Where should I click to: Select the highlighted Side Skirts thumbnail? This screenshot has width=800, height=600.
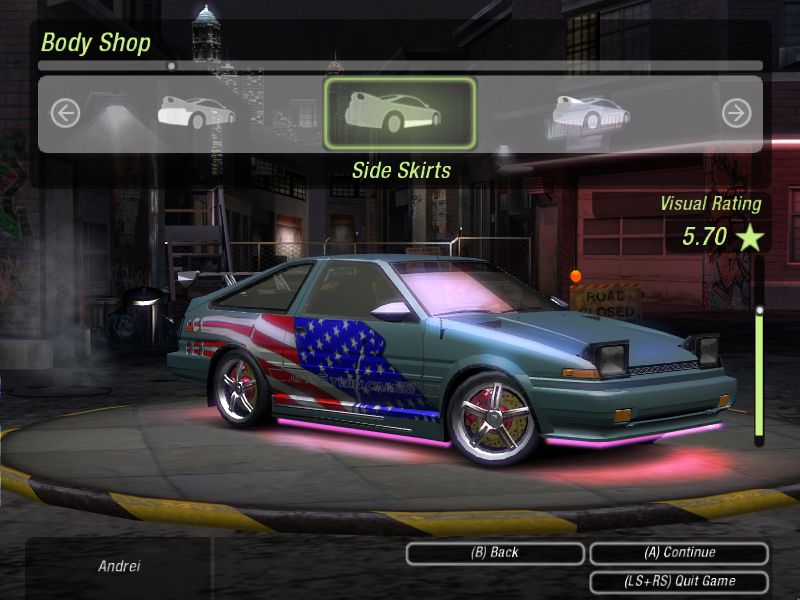(400, 113)
